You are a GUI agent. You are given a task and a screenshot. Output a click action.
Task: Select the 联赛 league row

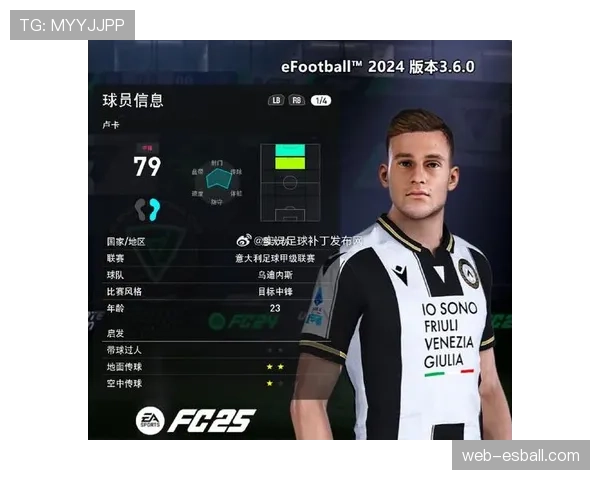point(212,258)
